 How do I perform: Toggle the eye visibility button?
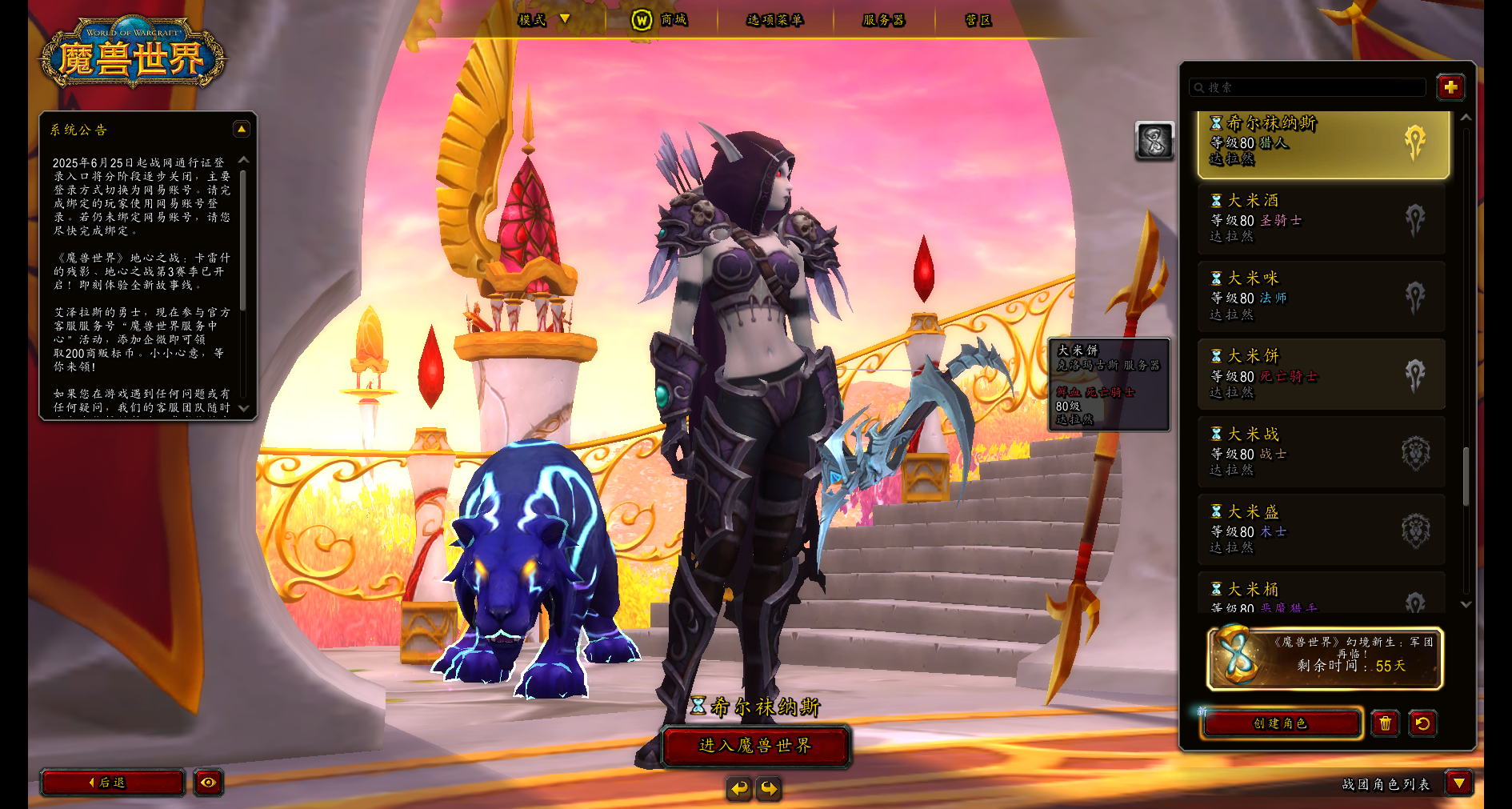pyautogui.click(x=208, y=783)
